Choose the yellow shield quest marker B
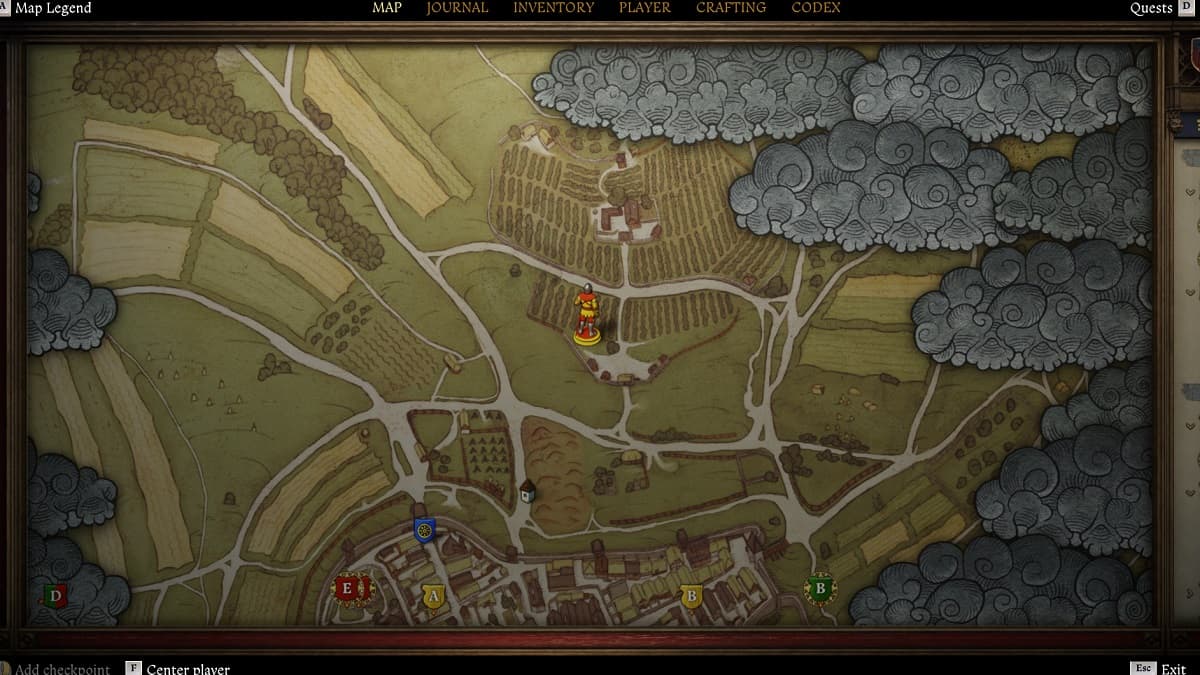Screen dimensions: 1200x675 point(690,597)
